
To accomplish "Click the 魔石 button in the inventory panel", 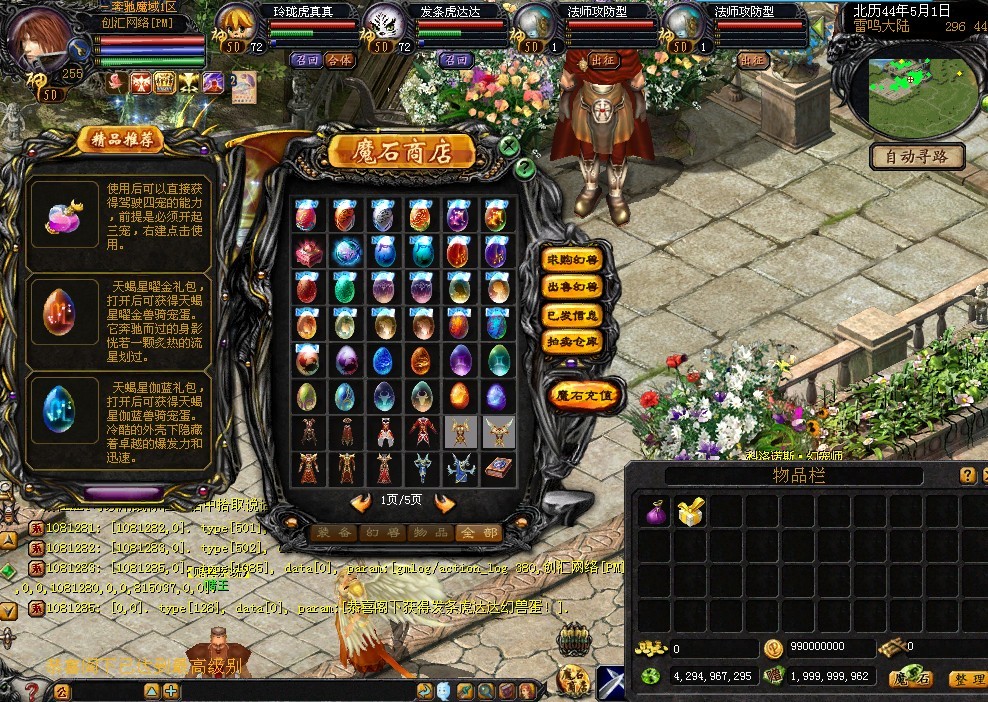I will (911, 679).
